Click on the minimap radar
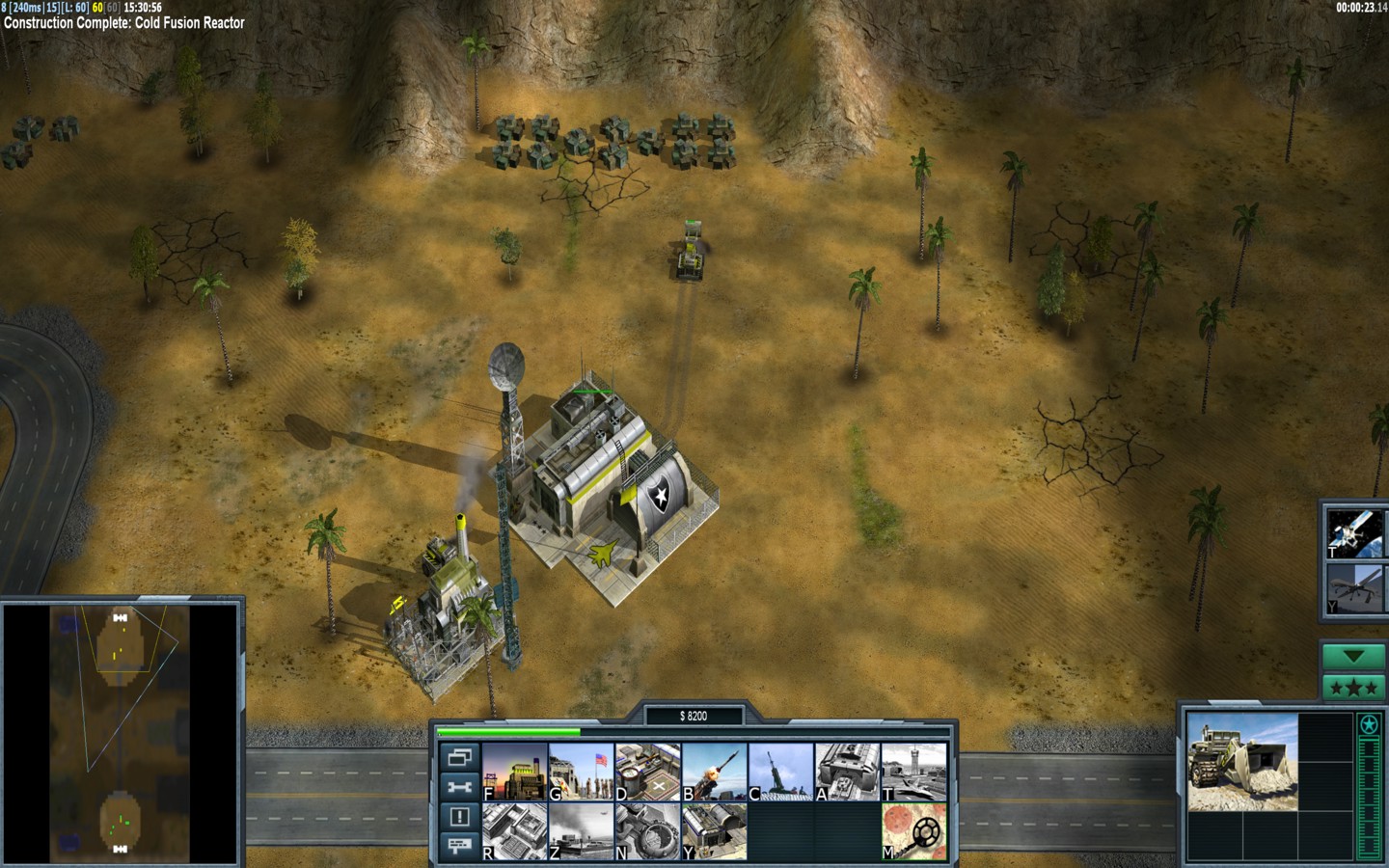The width and height of the screenshot is (1389, 868). [121, 733]
